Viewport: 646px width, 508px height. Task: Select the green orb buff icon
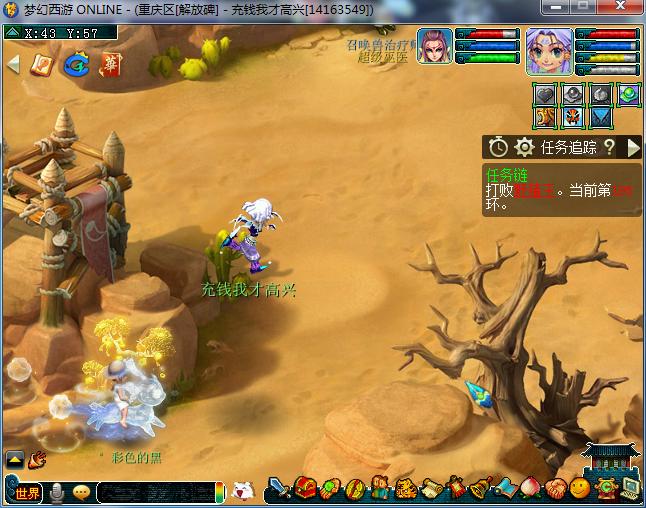[x=628, y=94]
